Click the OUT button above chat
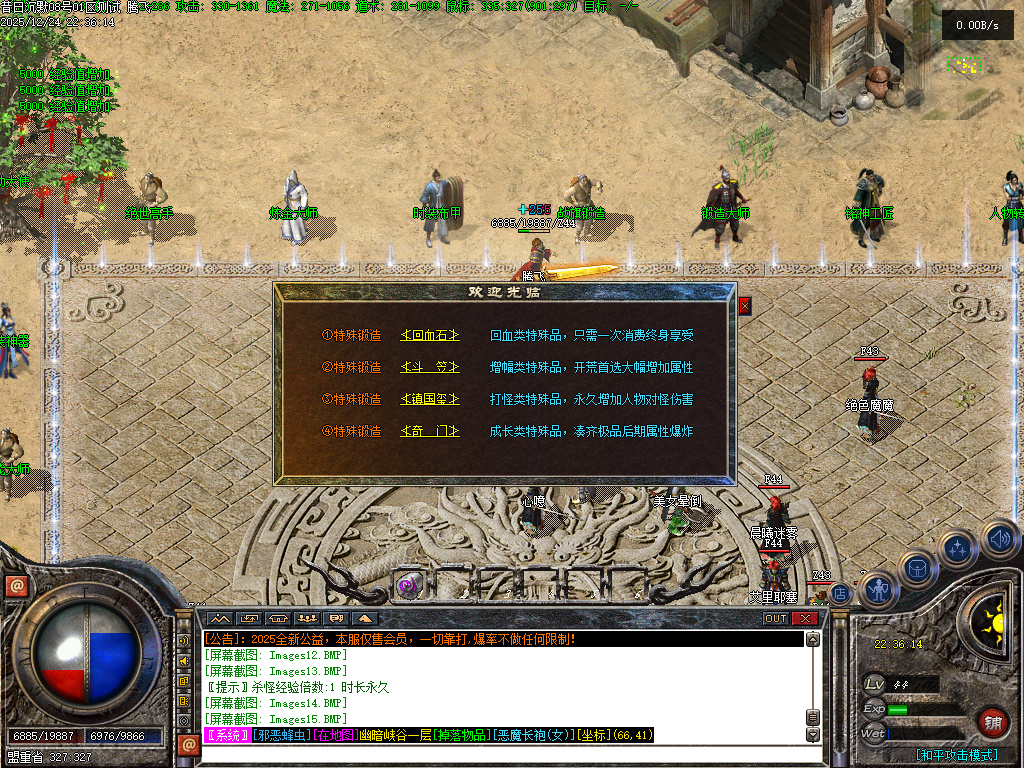This screenshot has width=1024, height=768. point(775,618)
